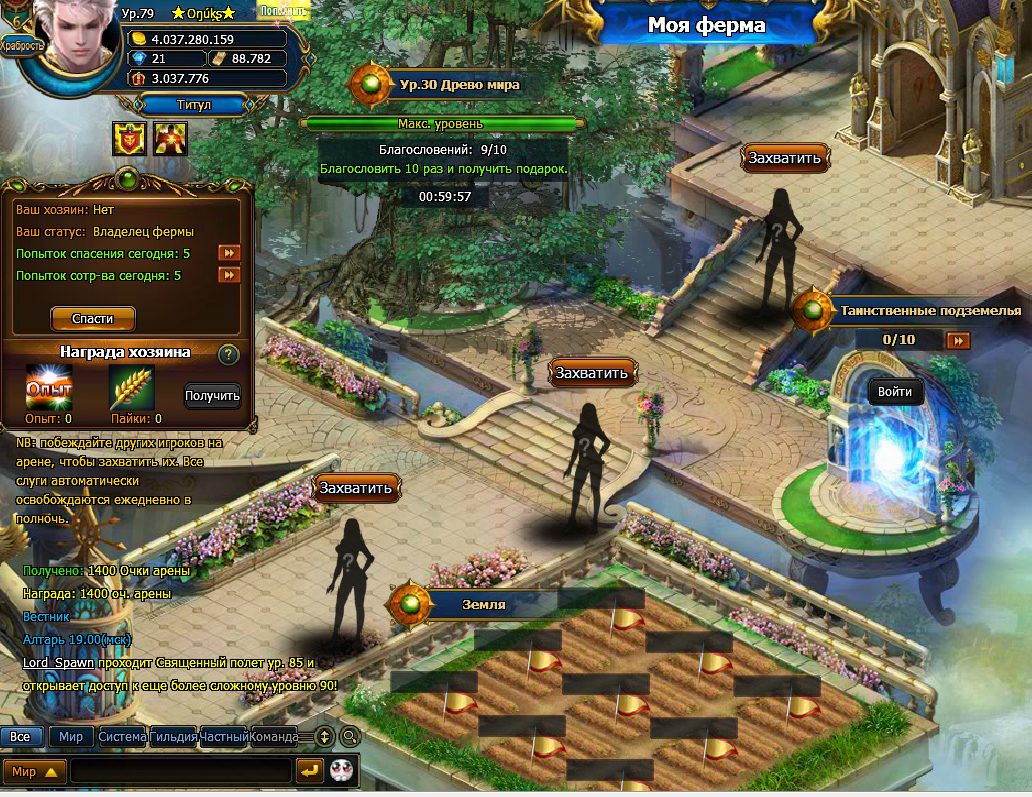The width and height of the screenshot is (1032, 797).
Task: Open the Титул title menu
Action: pyautogui.click(x=194, y=104)
